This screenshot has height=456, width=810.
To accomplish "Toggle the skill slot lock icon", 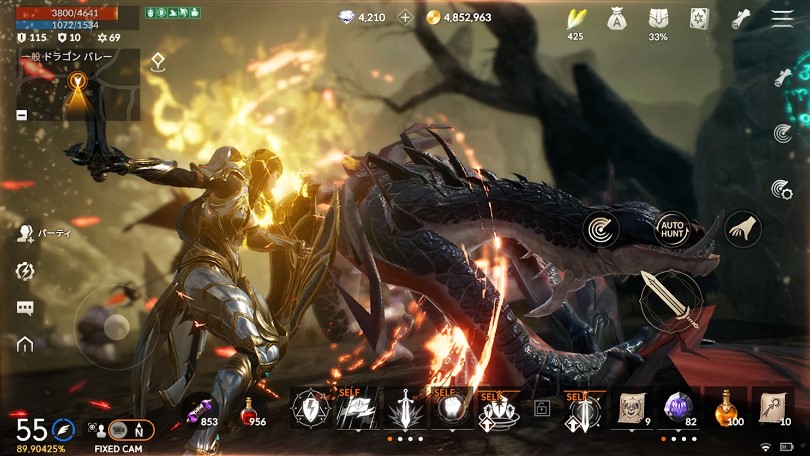I will point(542,408).
